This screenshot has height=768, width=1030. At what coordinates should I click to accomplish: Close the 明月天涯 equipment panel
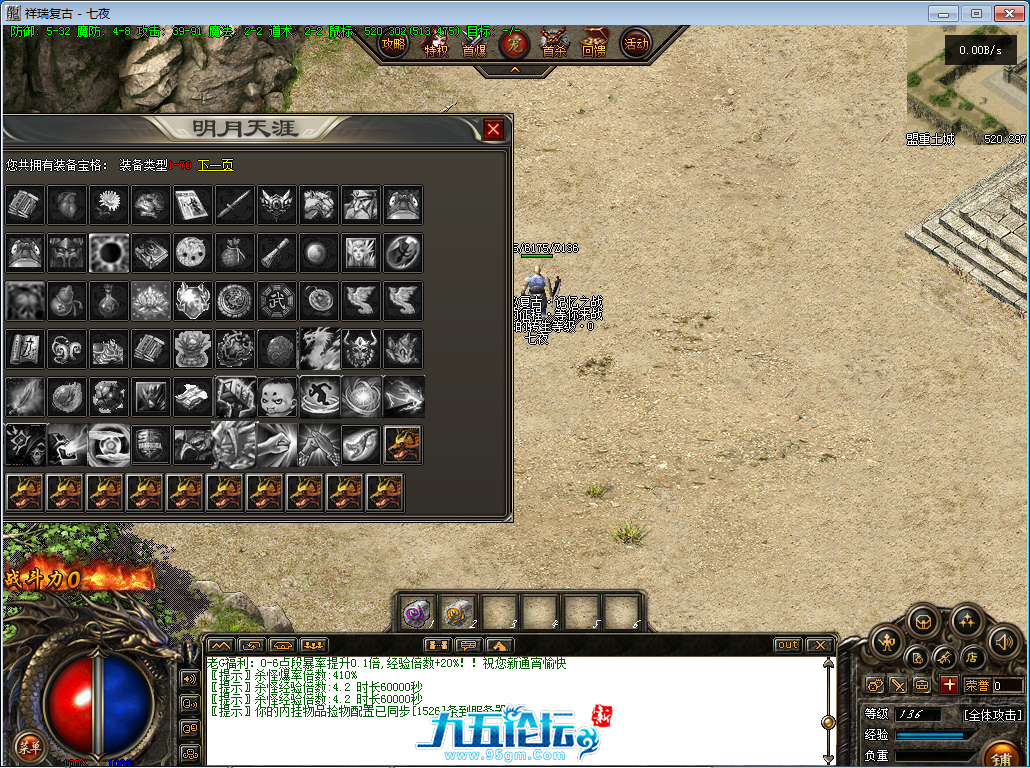pyautogui.click(x=493, y=129)
